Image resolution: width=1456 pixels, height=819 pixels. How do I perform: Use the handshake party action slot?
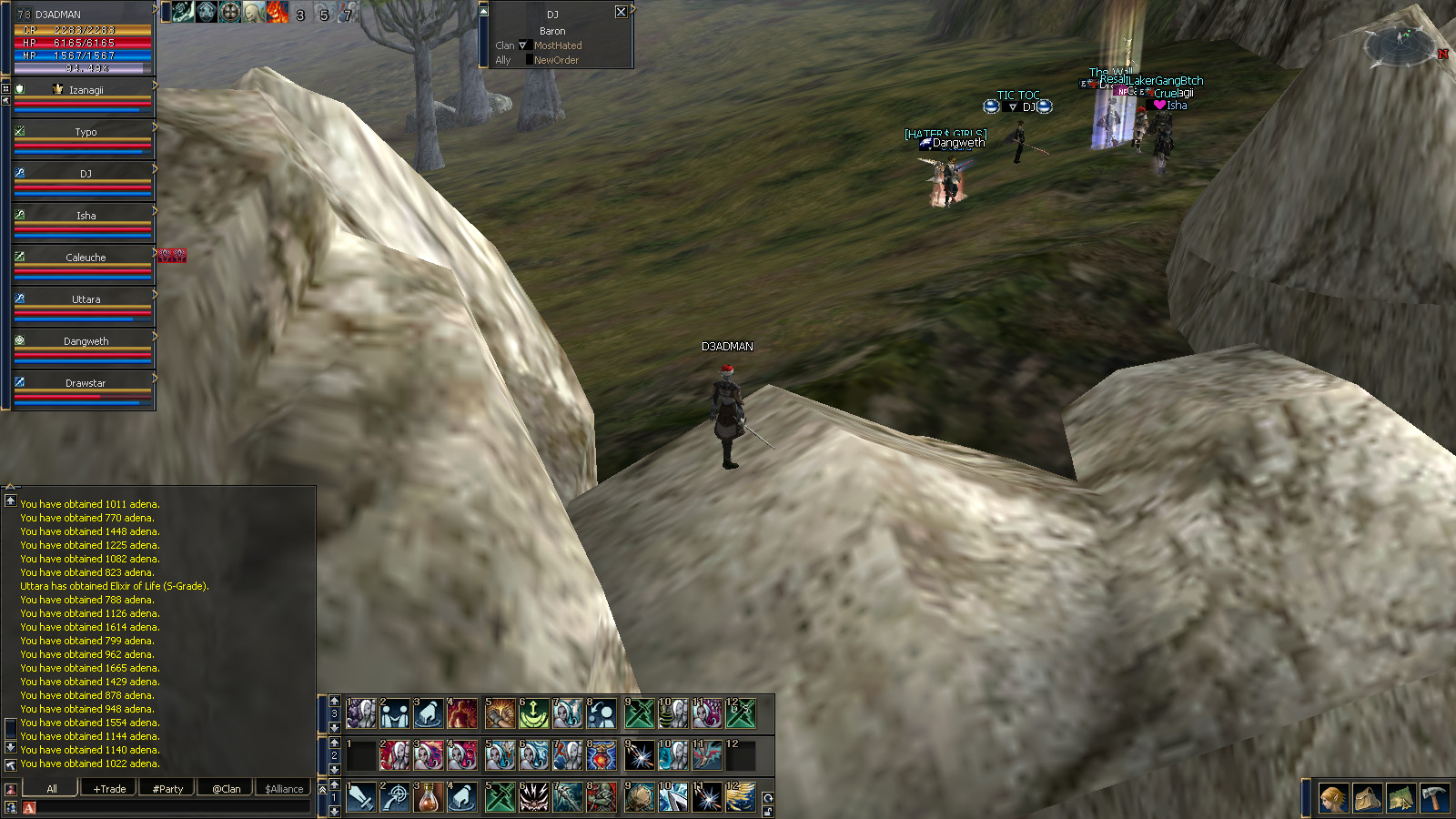pos(395,713)
